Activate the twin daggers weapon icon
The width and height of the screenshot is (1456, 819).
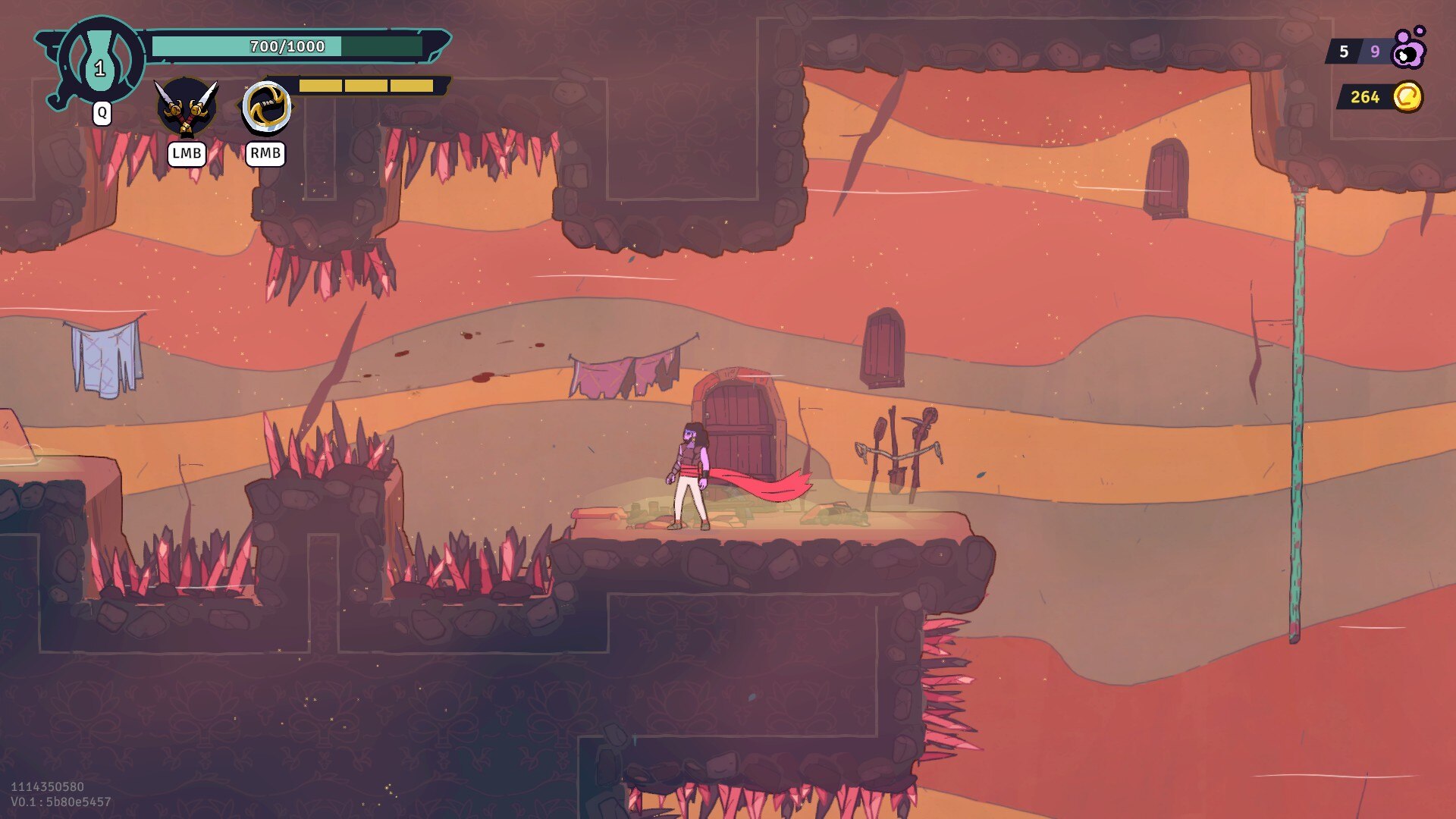187,108
